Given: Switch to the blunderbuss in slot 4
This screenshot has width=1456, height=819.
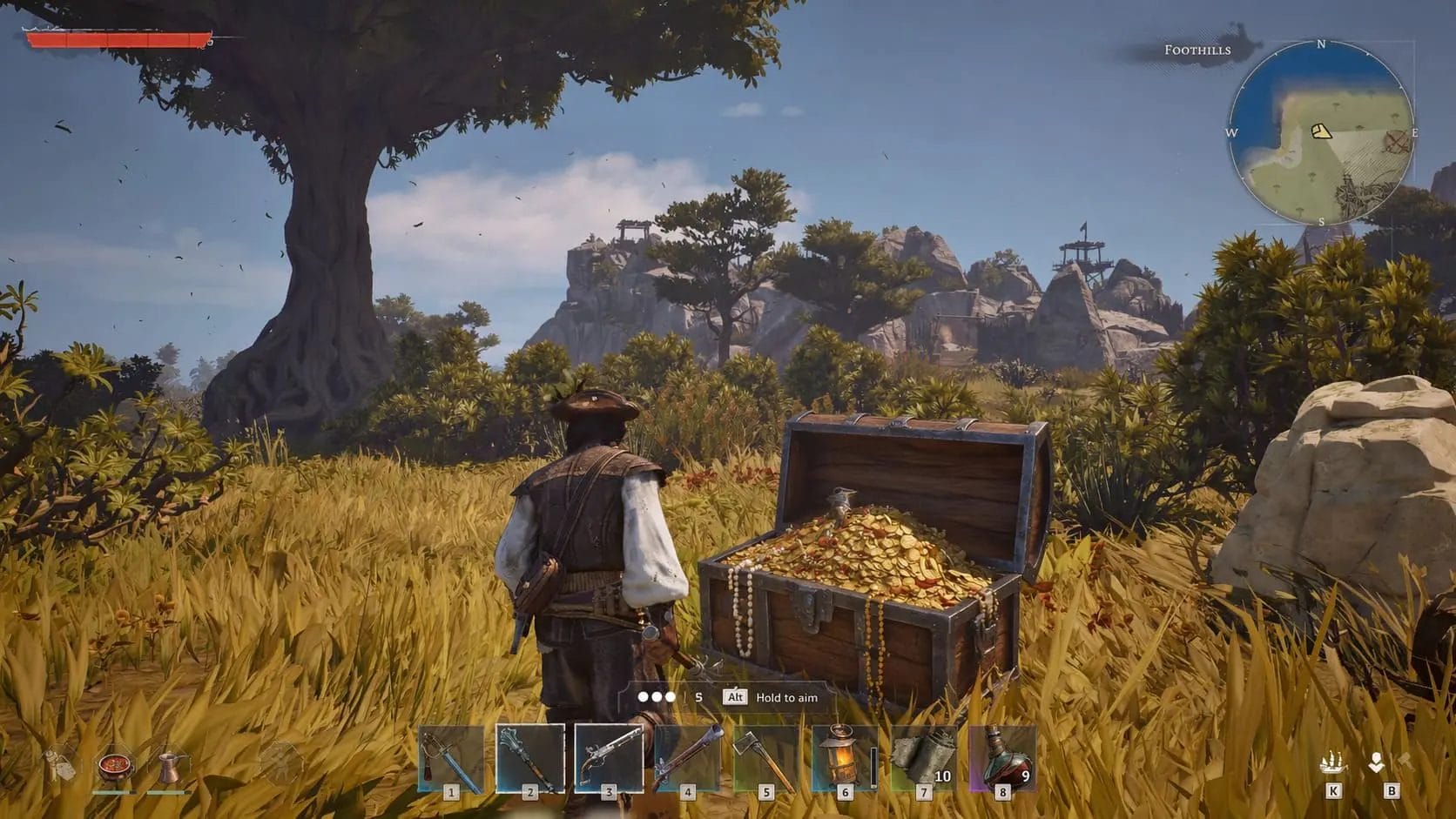Looking at the screenshot, I should point(688,760).
